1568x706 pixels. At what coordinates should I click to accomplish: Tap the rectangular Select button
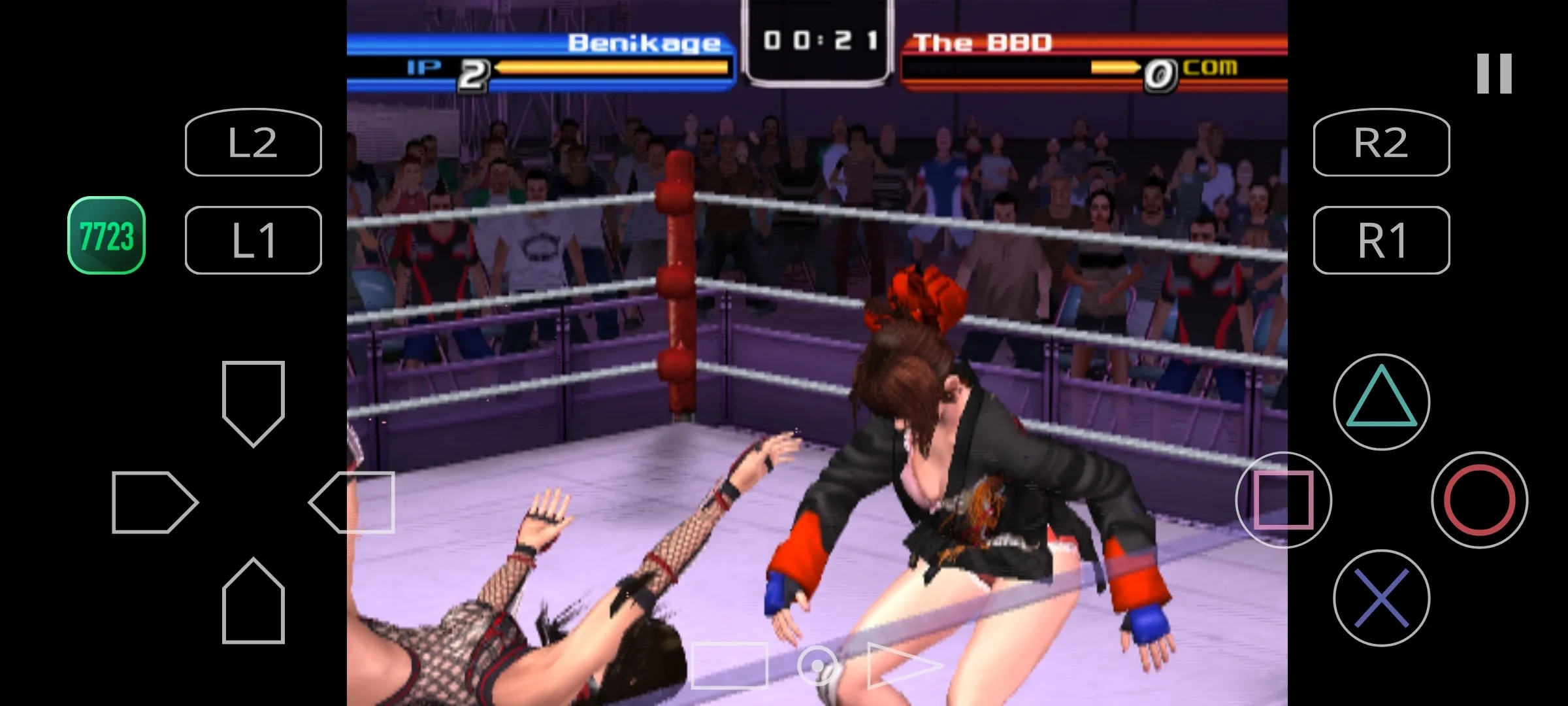click(x=729, y=665)
